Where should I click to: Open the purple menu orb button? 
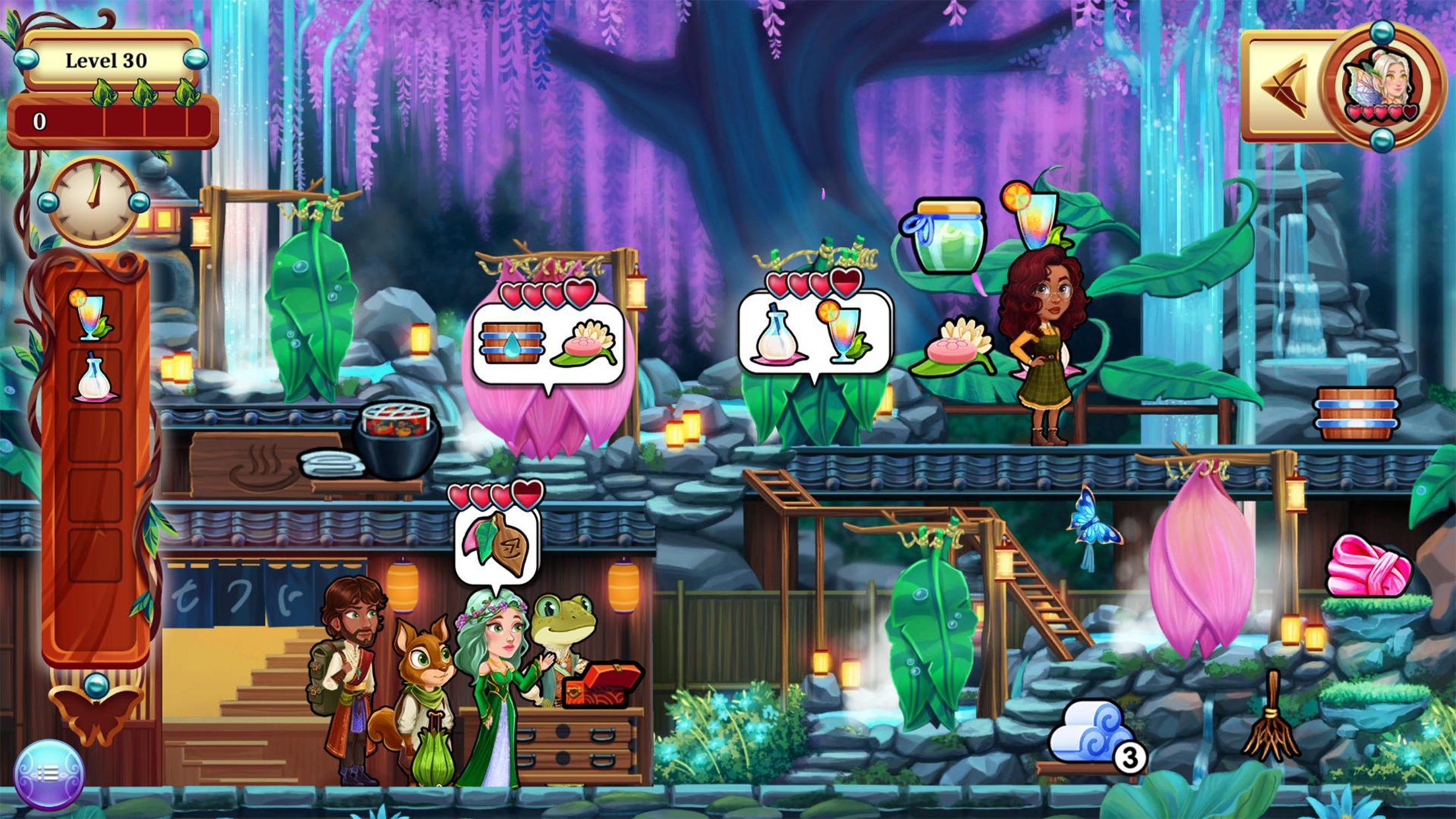pos(49,773)
